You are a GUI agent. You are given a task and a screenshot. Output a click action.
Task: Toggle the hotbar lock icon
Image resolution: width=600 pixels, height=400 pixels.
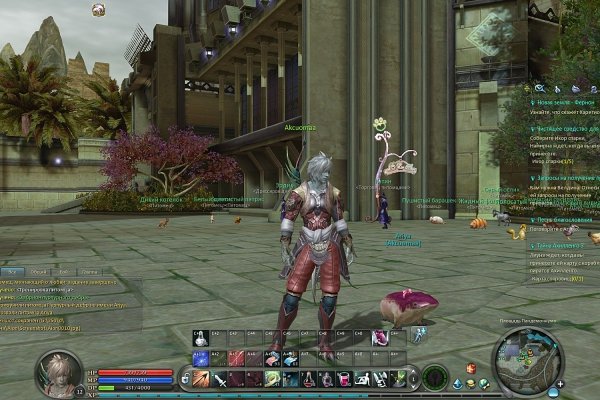(x=184, y=379)
